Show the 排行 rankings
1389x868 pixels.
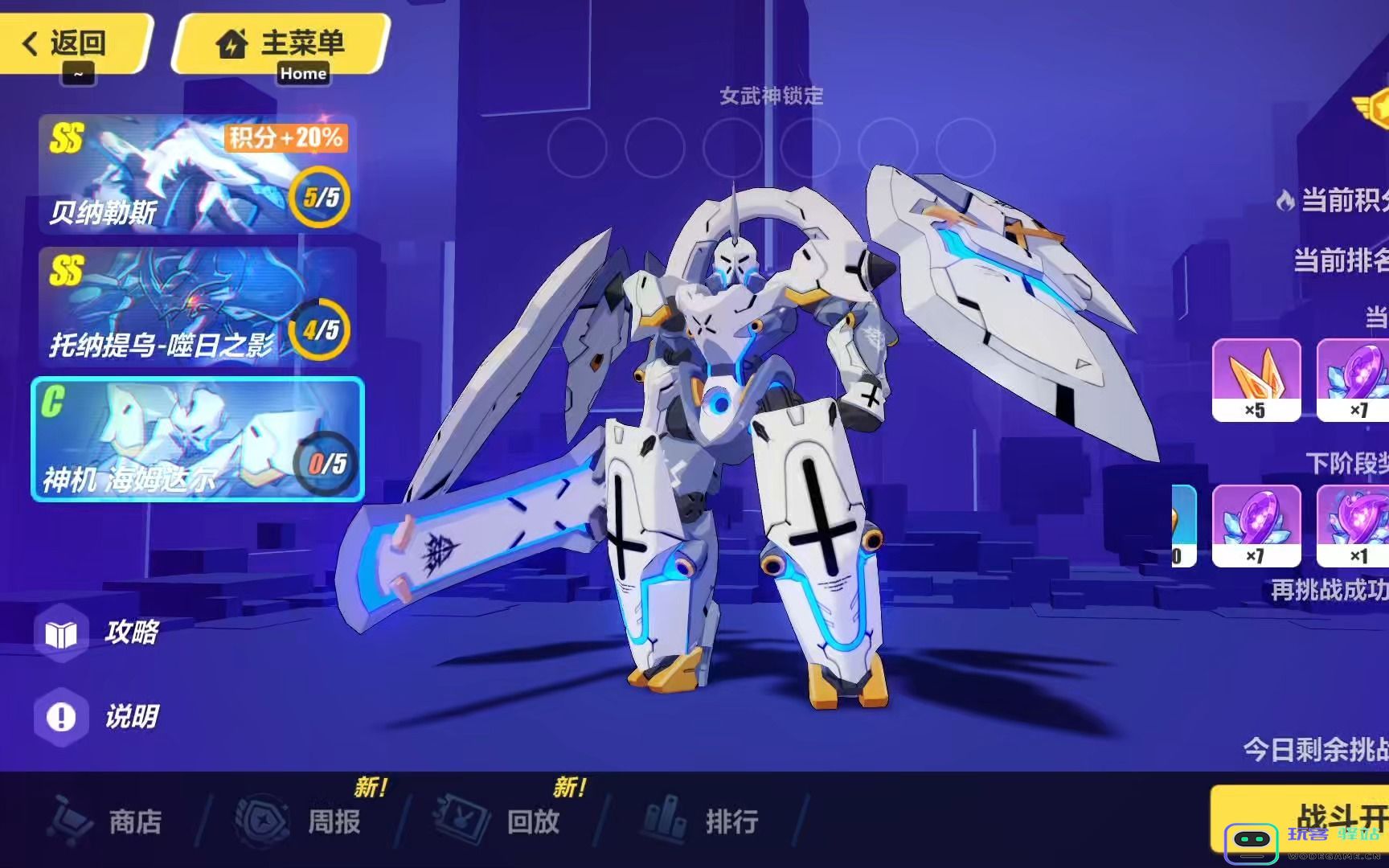703,821
